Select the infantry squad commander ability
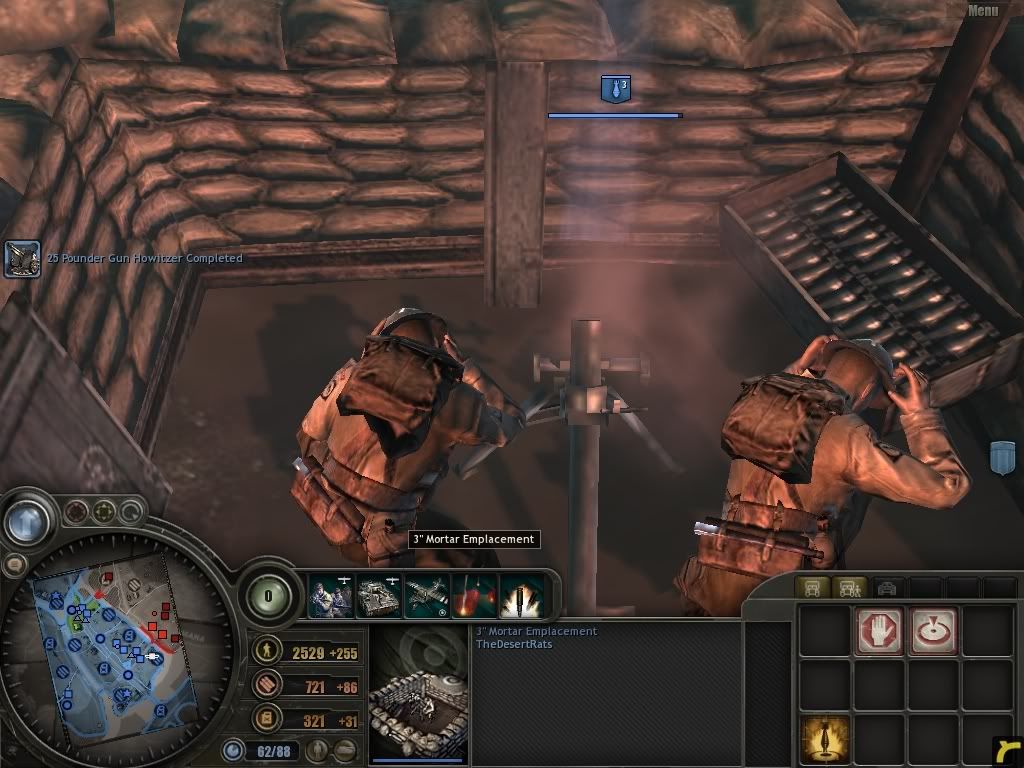Screen dimensions: 1024x768 pos(329,597)
